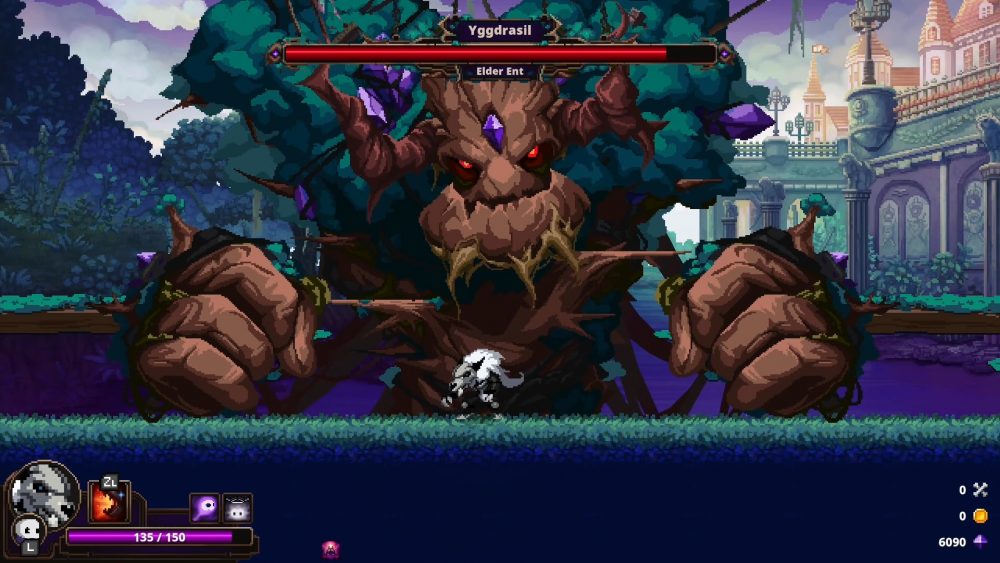The width and height of the screenshot is (1000, 563).
Task: Click the purple spirit quintessence icon
Action: [x=204, y=508]
